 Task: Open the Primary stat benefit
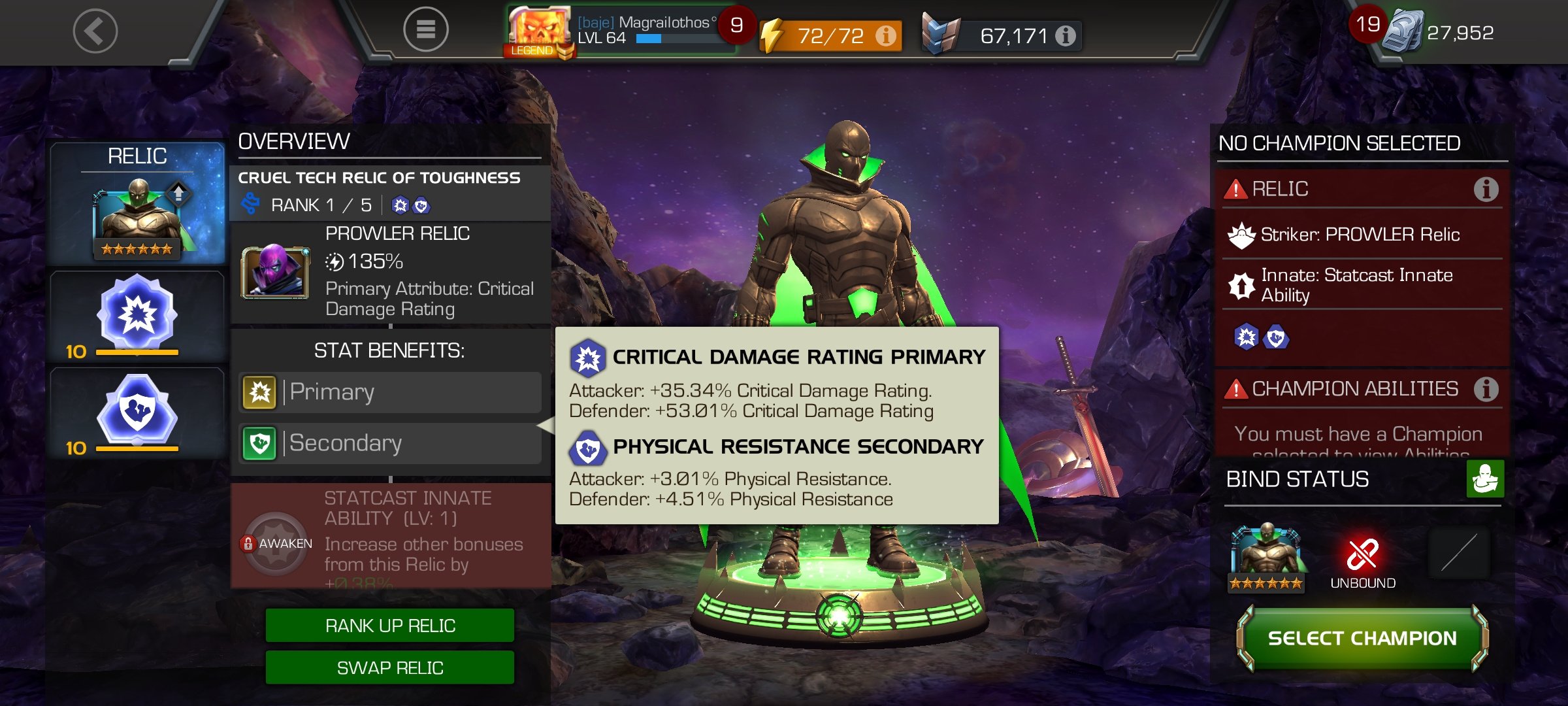point(390,392)
